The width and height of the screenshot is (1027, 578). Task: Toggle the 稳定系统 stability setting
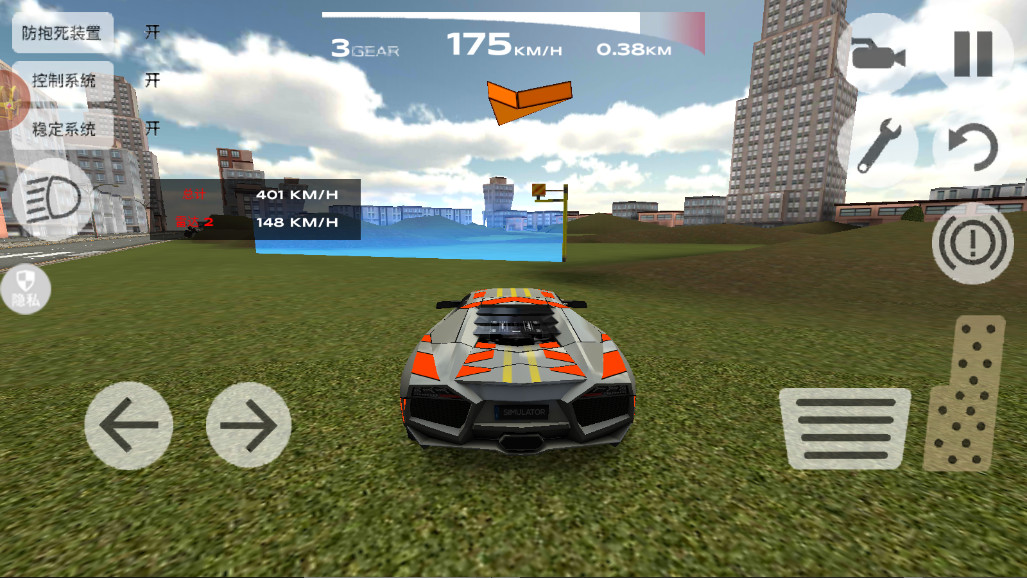click(62, 128)
